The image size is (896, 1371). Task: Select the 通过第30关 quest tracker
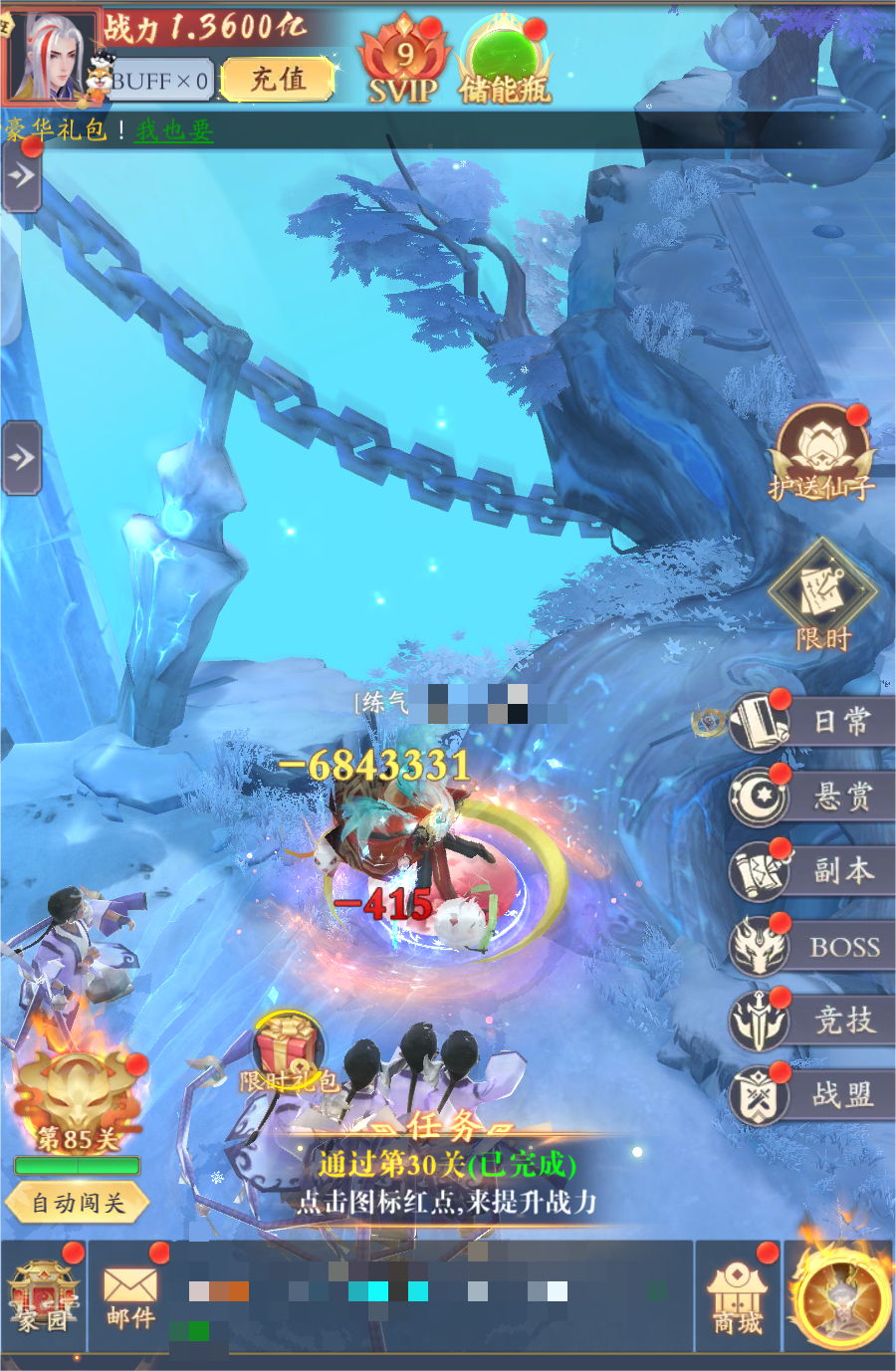[x=446, y=1181]
